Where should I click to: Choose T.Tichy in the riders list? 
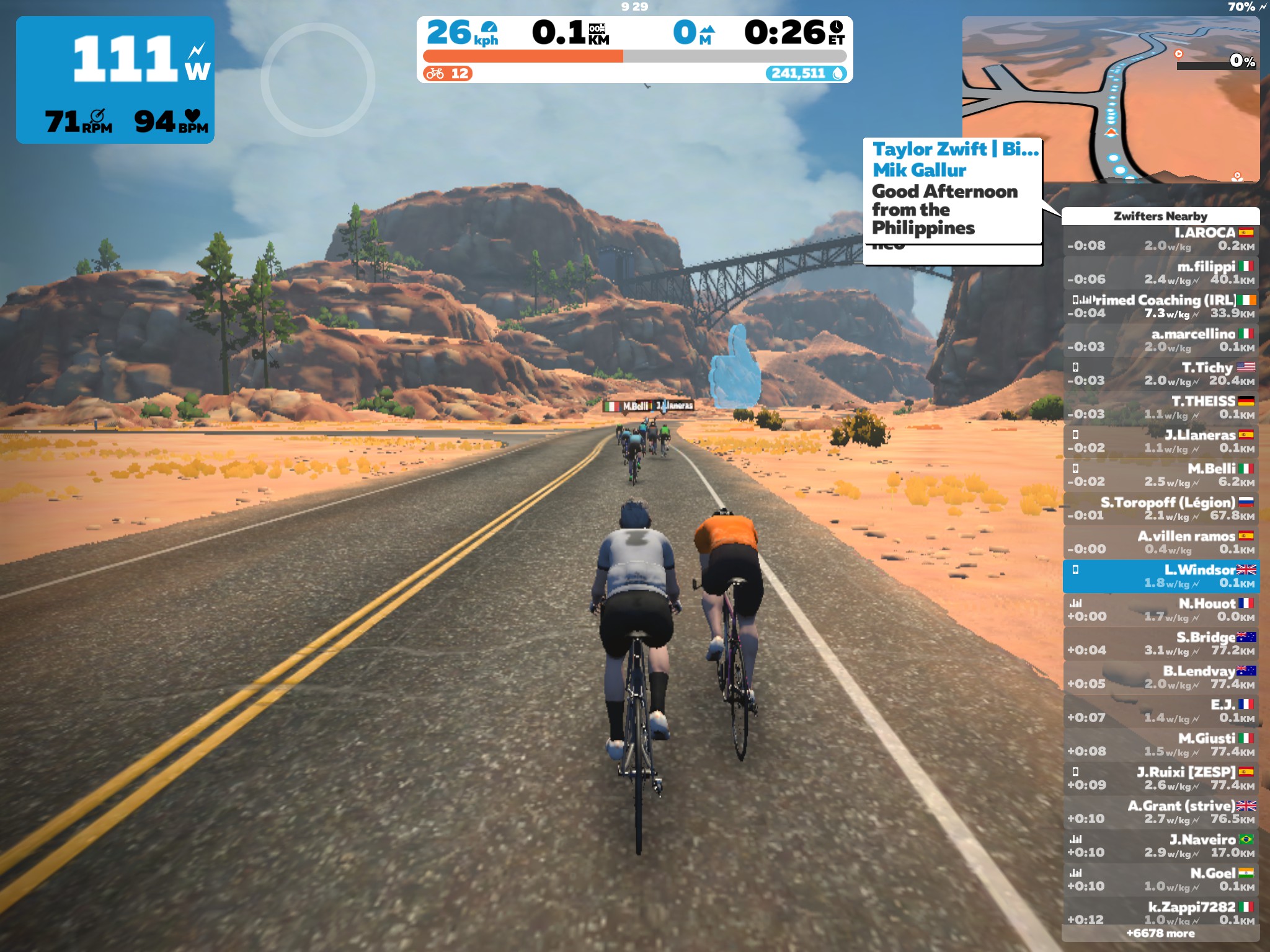[x=1160, y=374]
